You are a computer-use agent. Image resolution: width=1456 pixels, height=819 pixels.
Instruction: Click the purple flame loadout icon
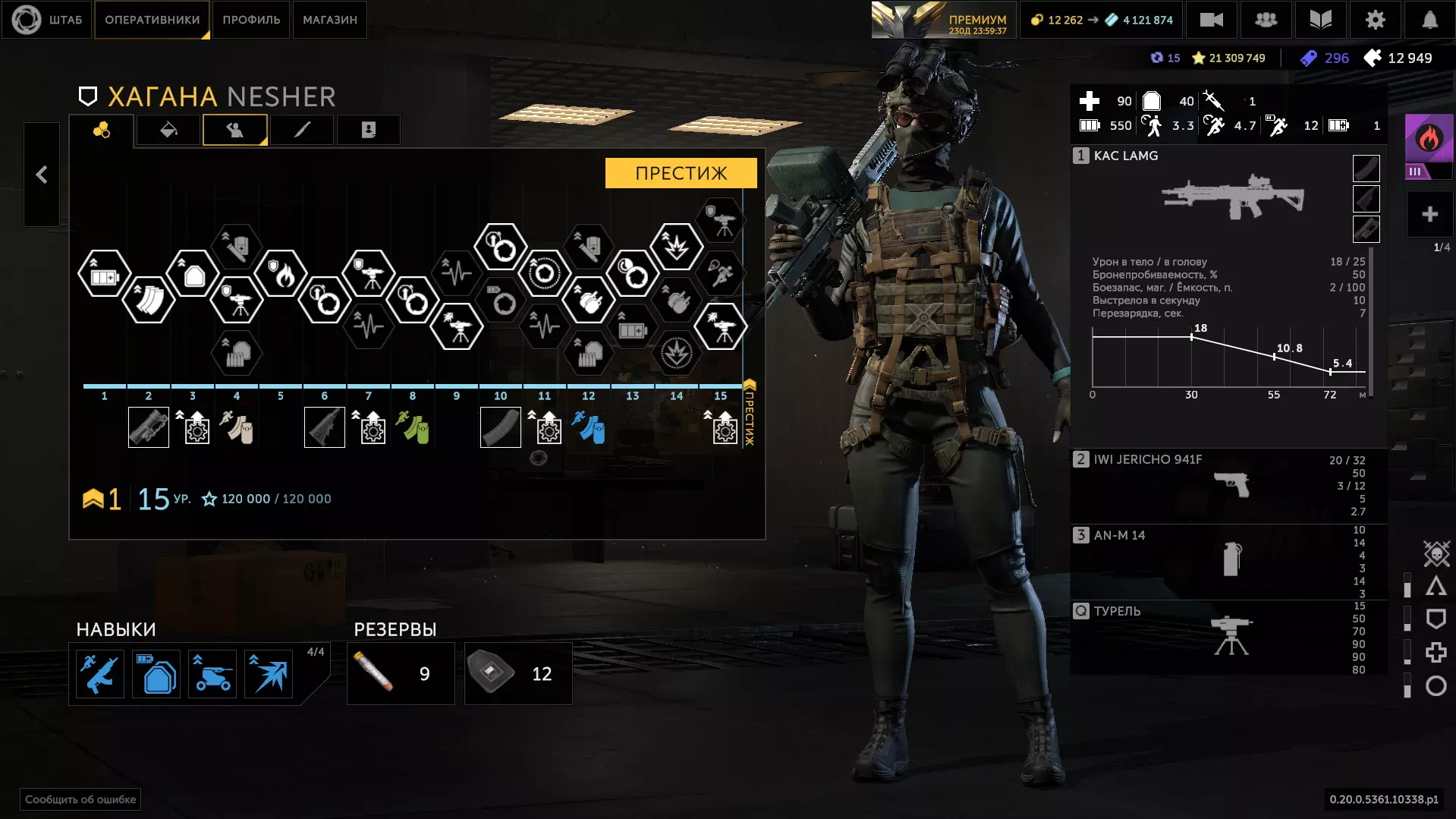(1429, 140)
